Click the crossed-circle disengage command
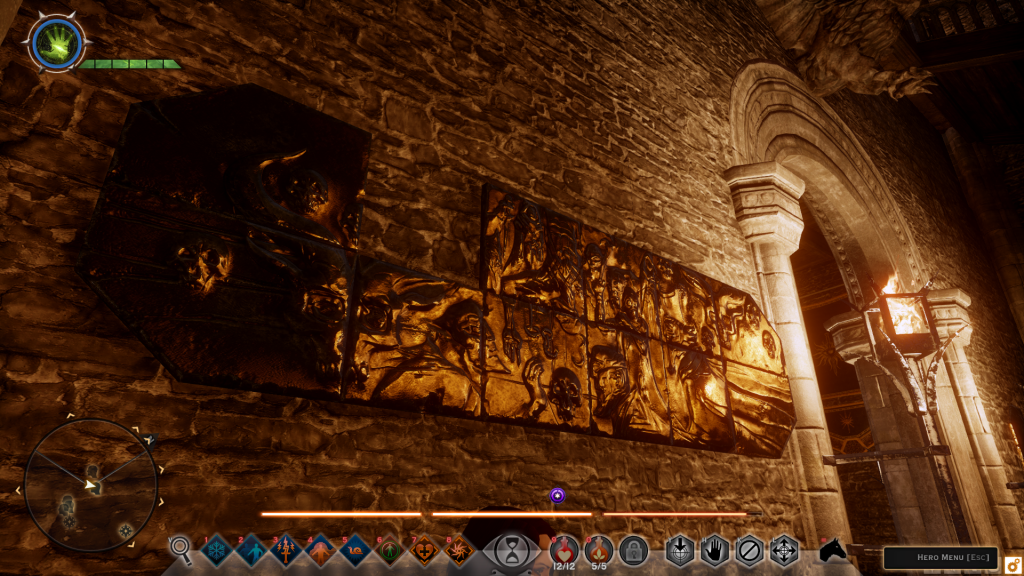The image size is (1024, 576). pos(749,550)
